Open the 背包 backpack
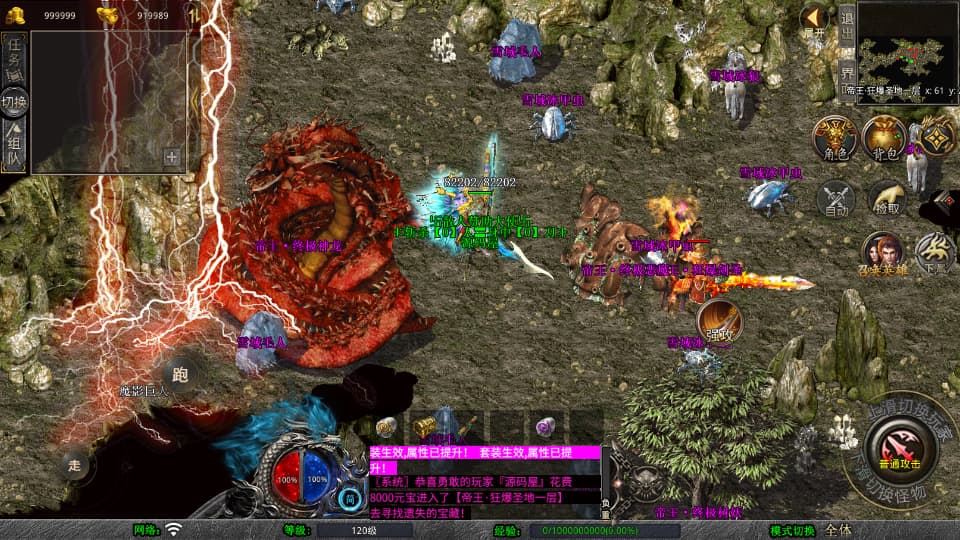960x540 pixels. pos(885,138)
